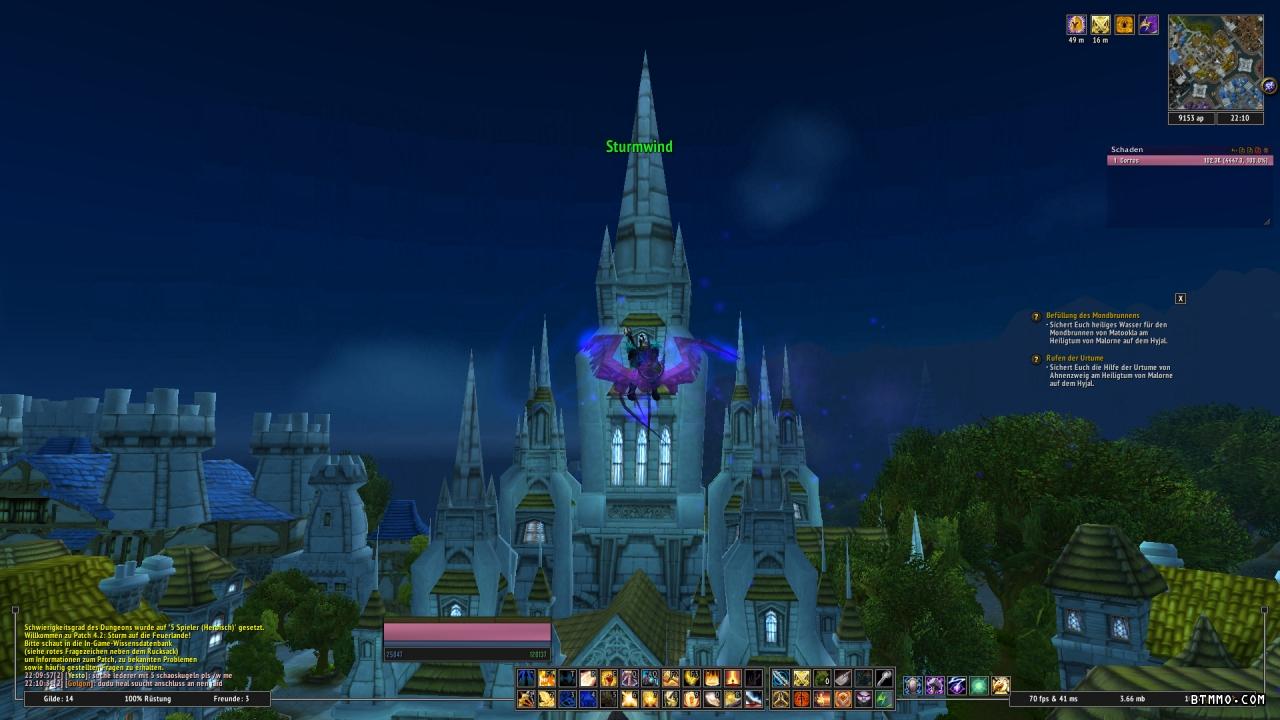Click player name Yesto in chat
The width and height of the screenshot is (1280, 720).
[77, 675]
